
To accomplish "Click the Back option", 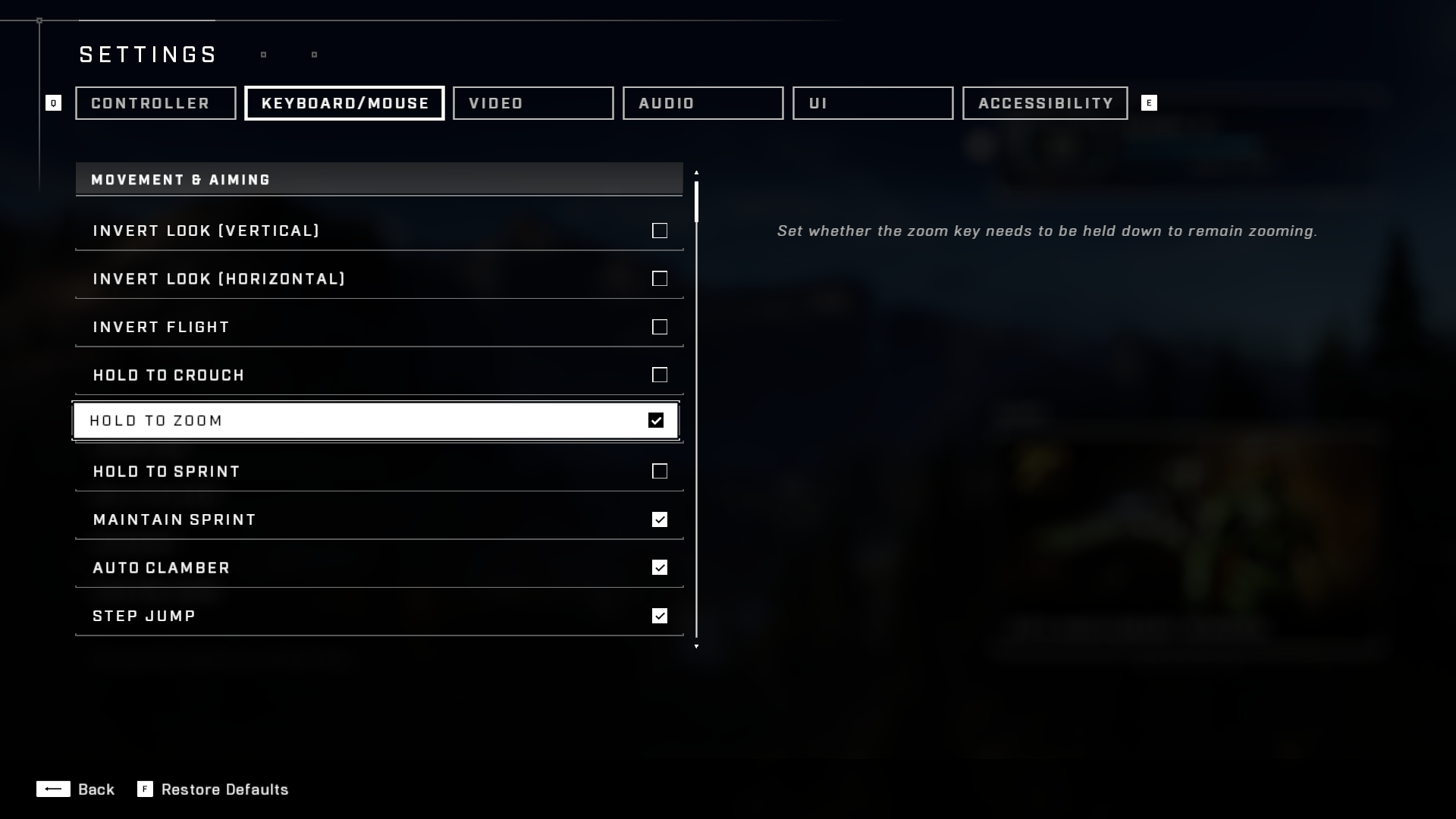I will point(97,789).
